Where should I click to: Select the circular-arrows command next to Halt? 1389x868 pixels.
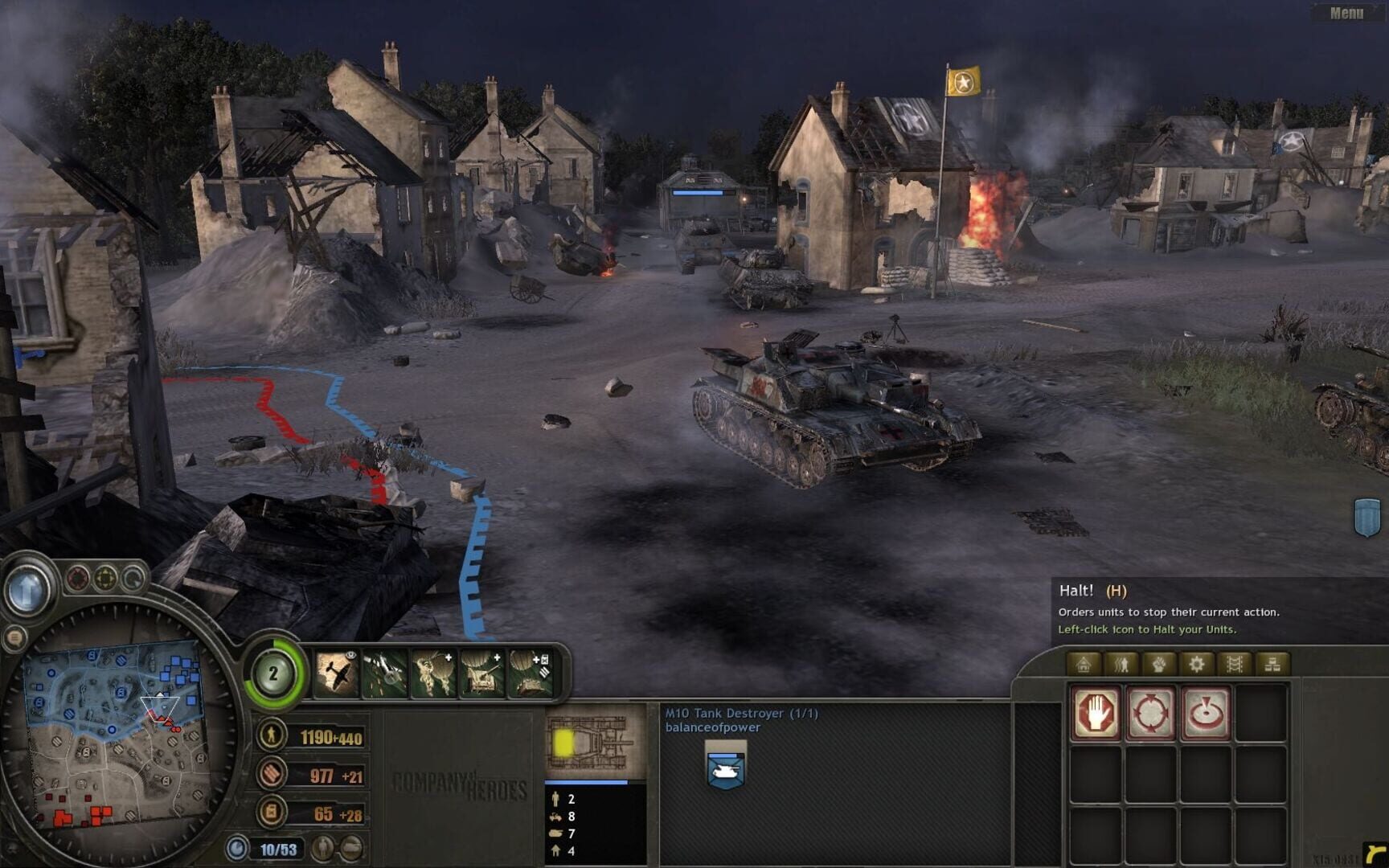pyautogui.click(x=1151, y=713)
